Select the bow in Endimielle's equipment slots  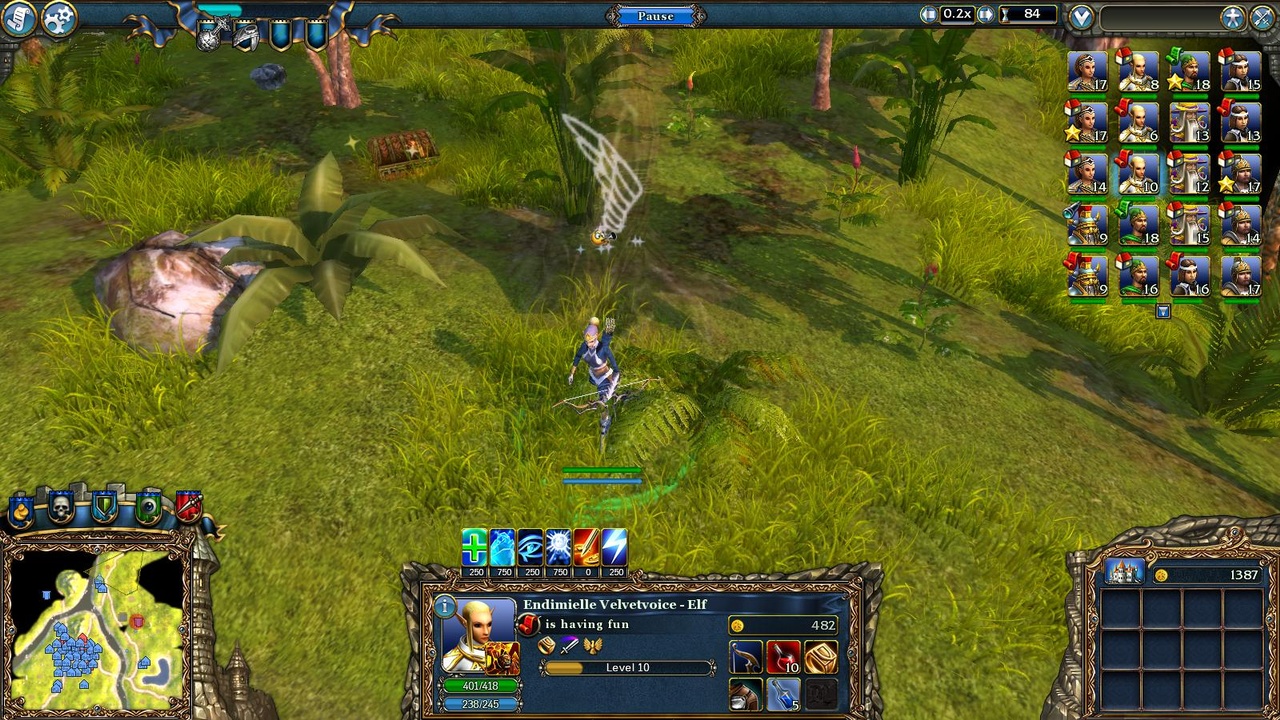(745, 657)
